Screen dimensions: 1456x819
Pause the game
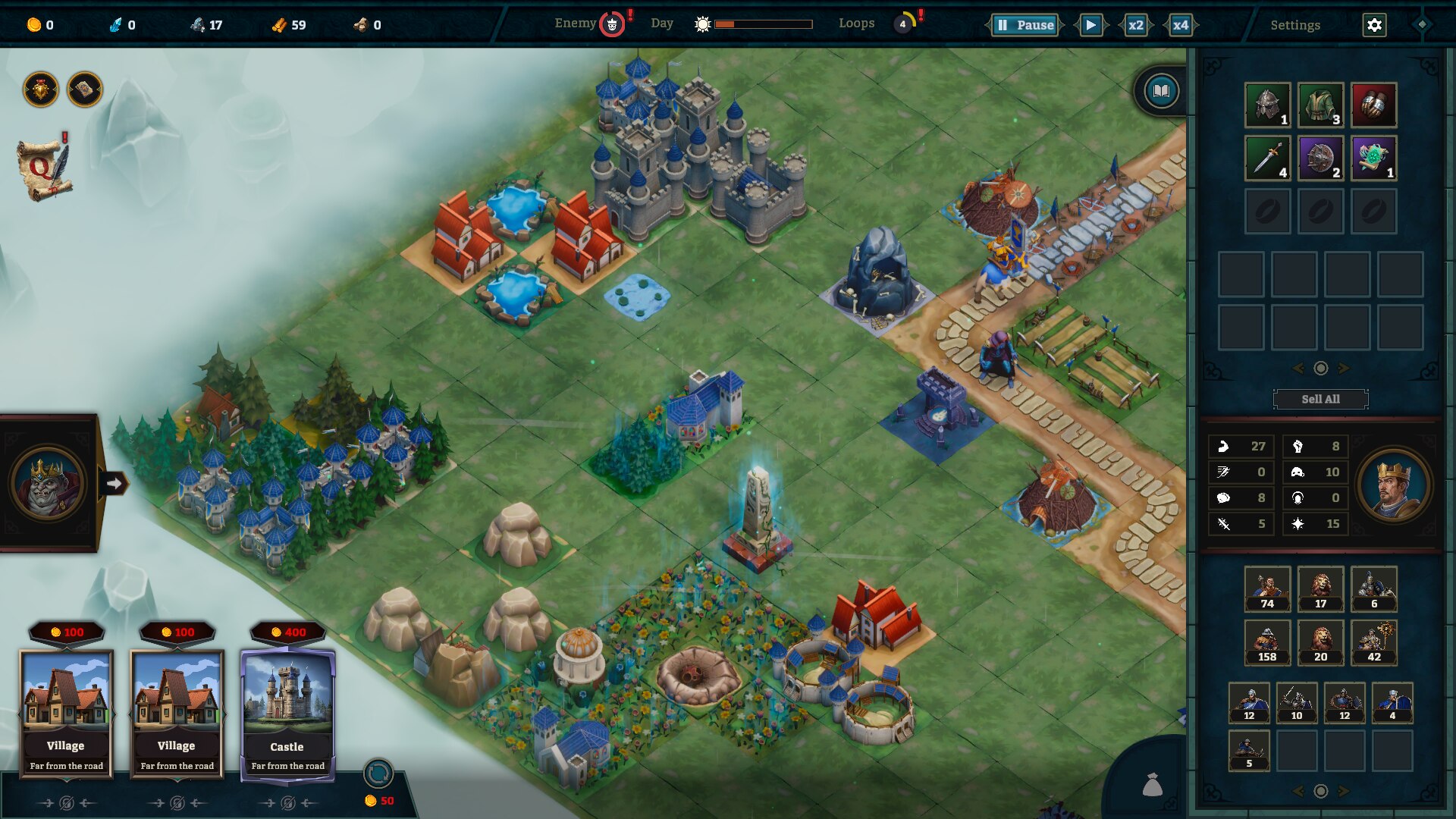tap(1025, 25)
